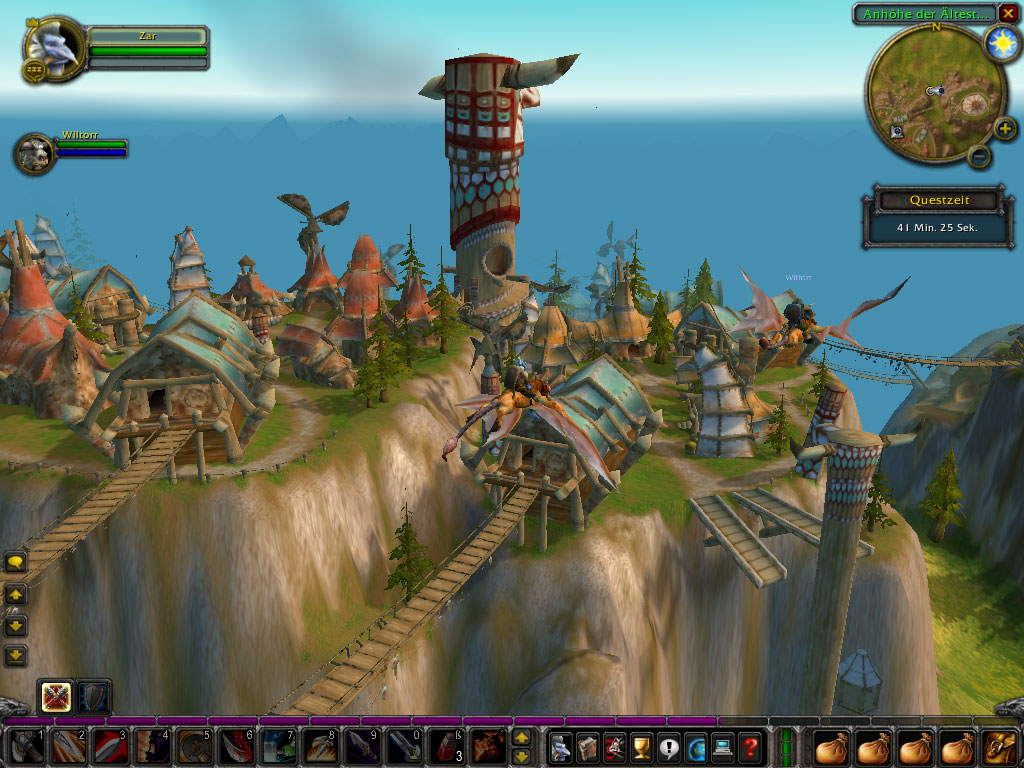1024x768 pixels.
Task: Switch to the shield defensive stance
Action: (94, 697)
